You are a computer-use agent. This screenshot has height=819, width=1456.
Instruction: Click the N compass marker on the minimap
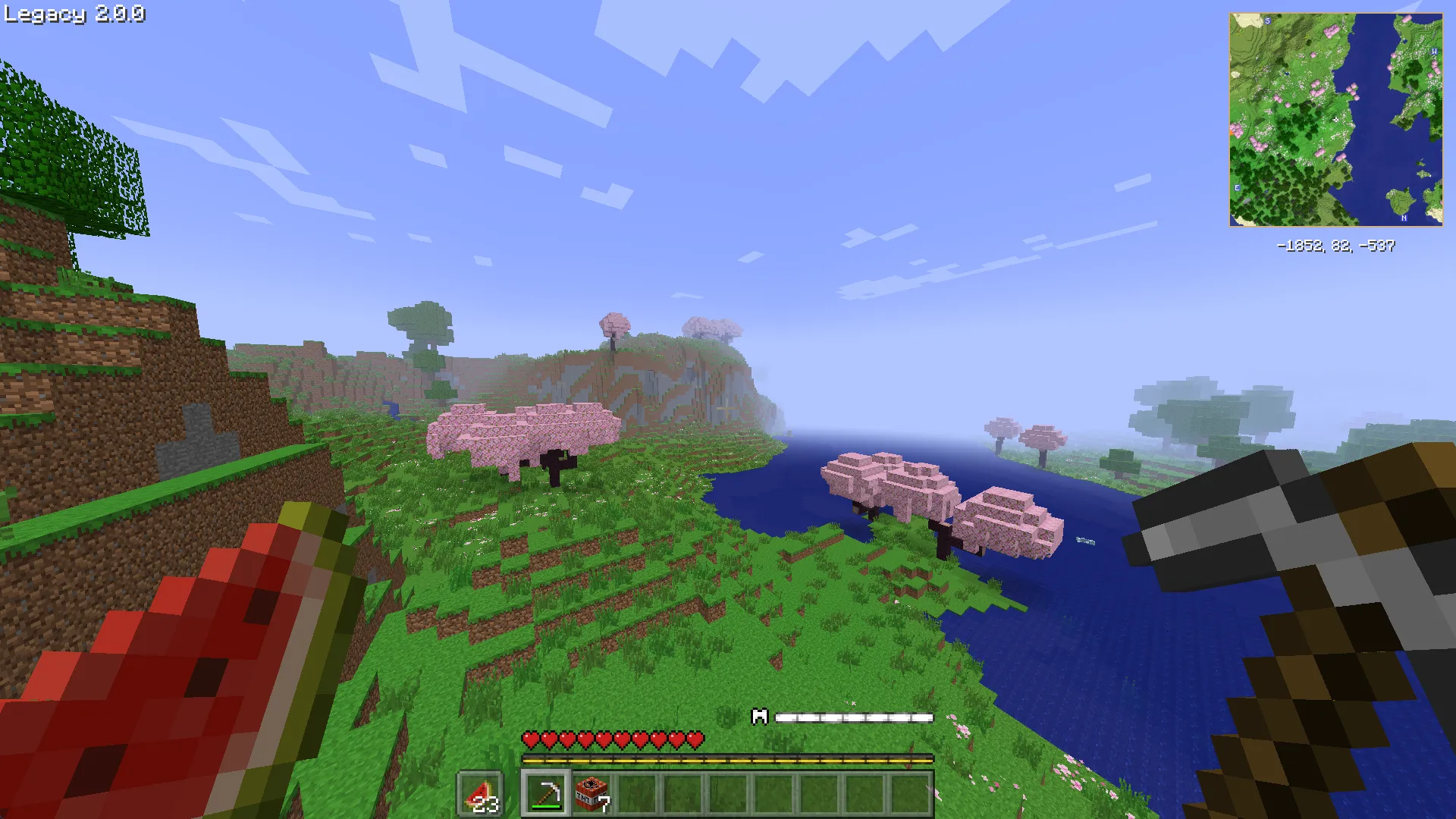[1404, 217]
